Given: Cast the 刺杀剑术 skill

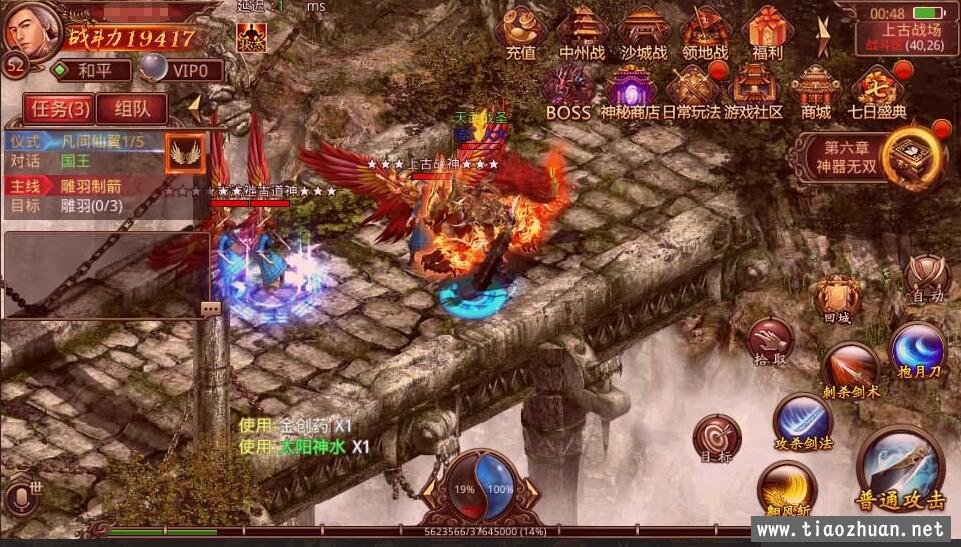Looking at the screenshot, I should pyautogui.click(x=851, y=368).
